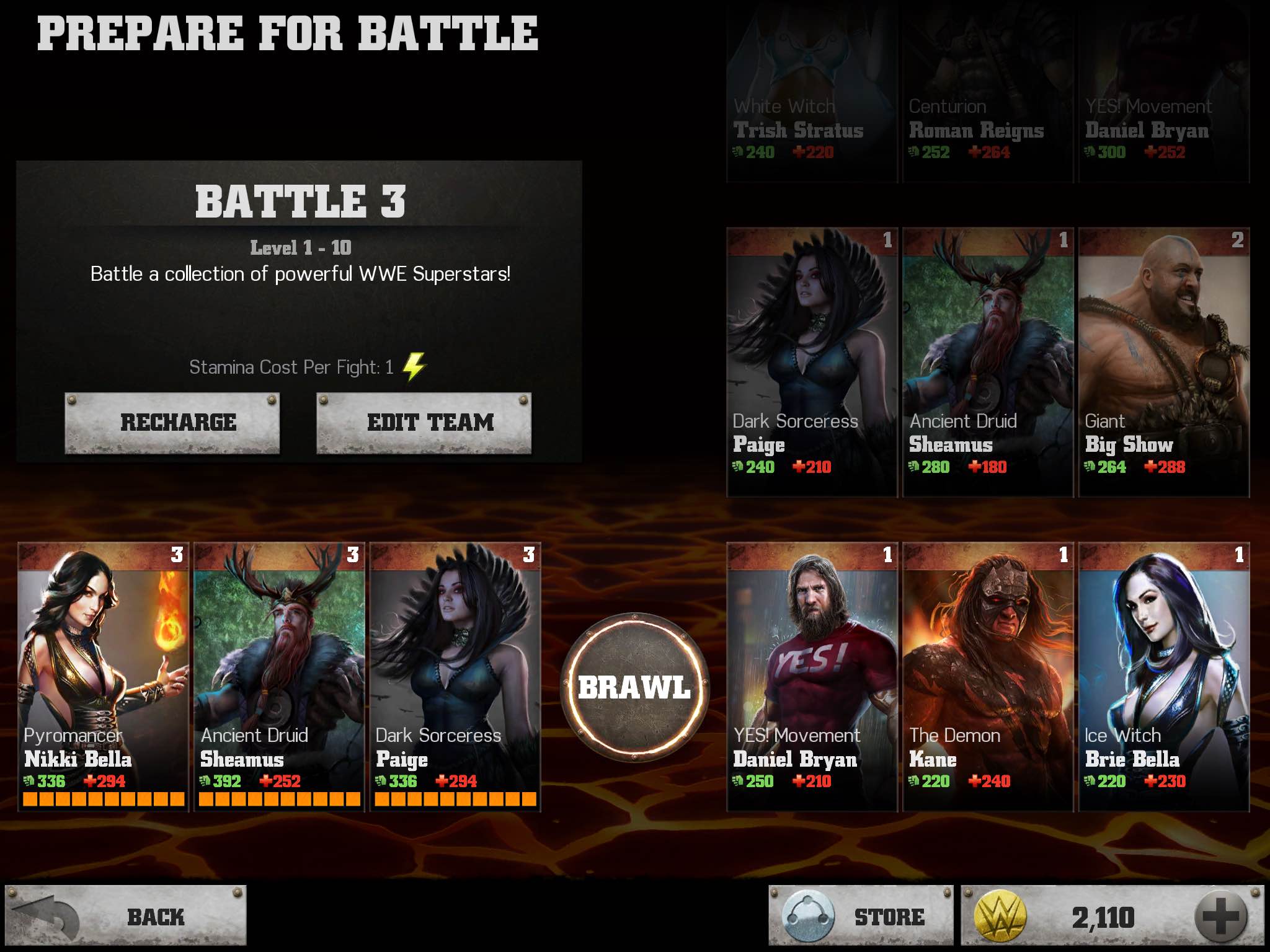Go back with the BACK button
The image size is (1270, 952).
(126, 917)
